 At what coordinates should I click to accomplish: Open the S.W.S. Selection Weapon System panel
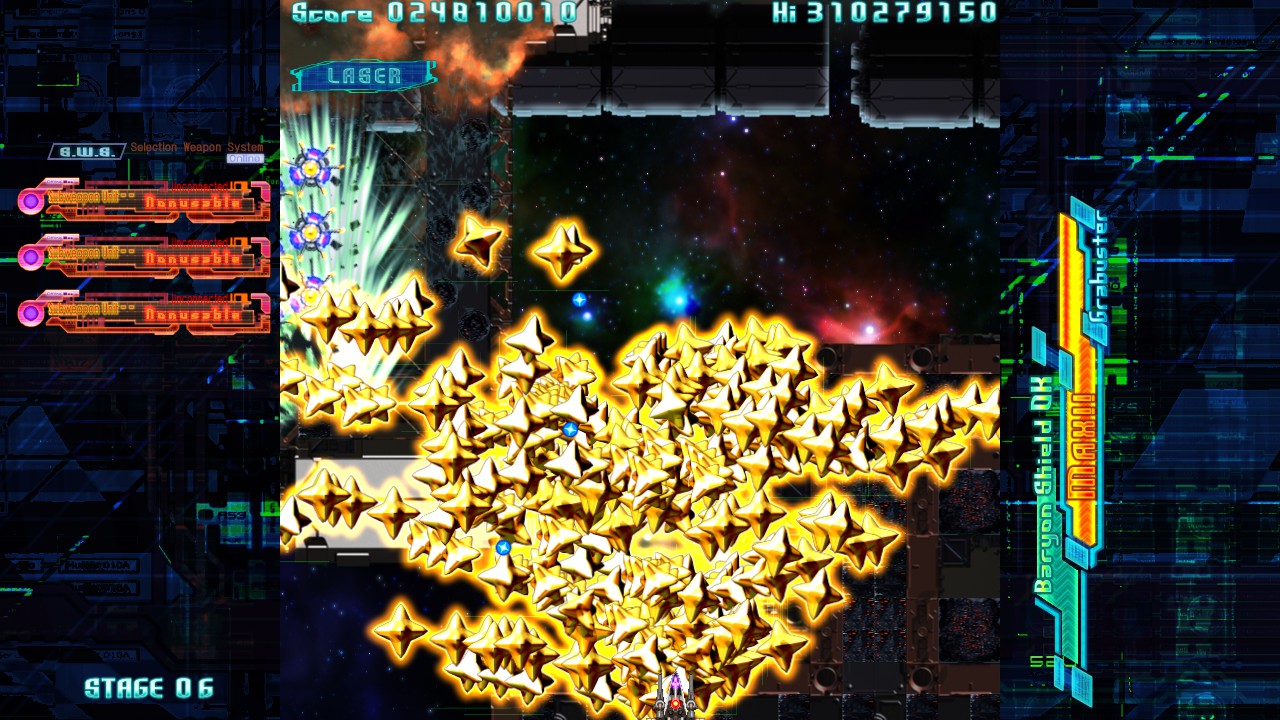pyautogui.click(x=87, y=151)
